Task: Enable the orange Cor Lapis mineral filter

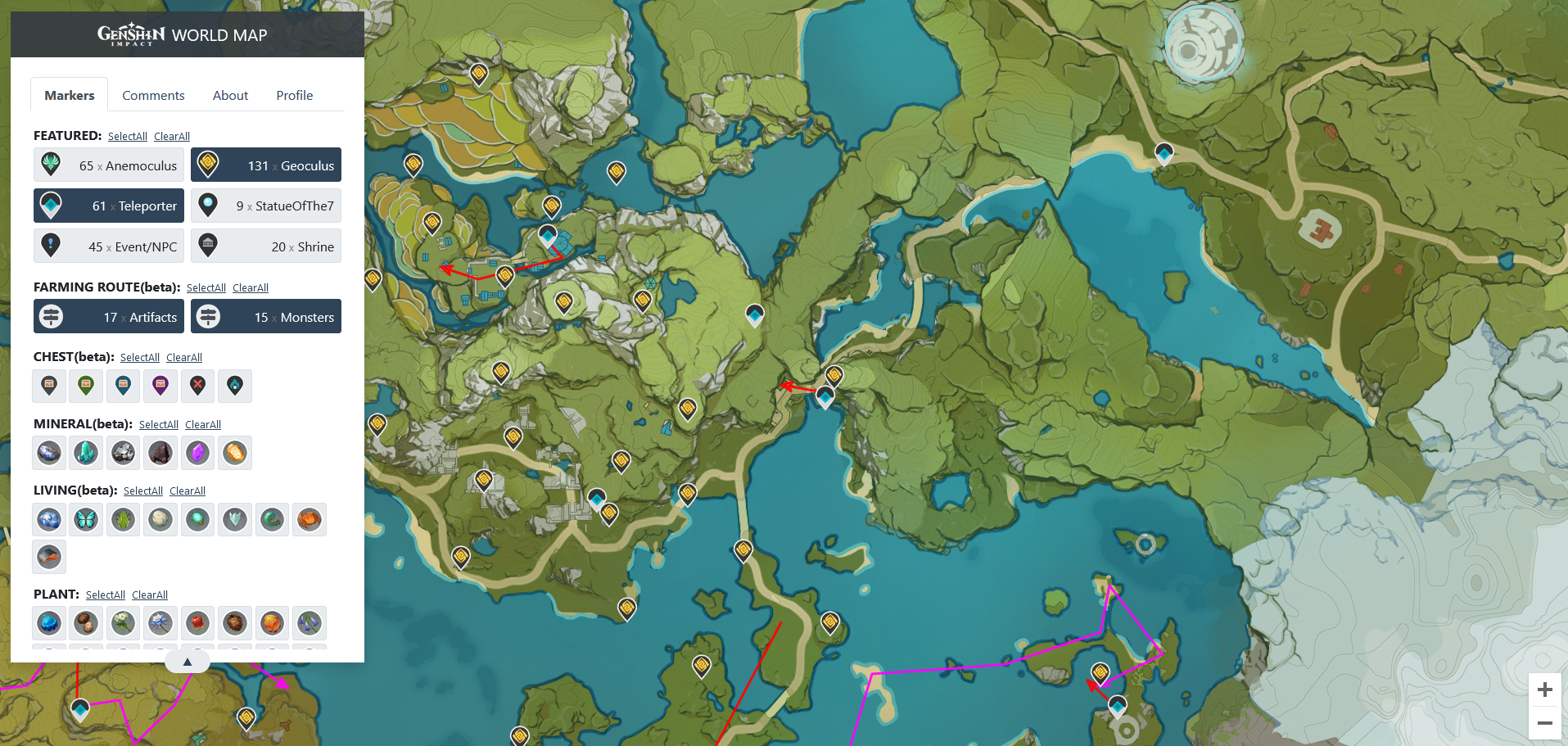Action: click(x=235, y=452)
